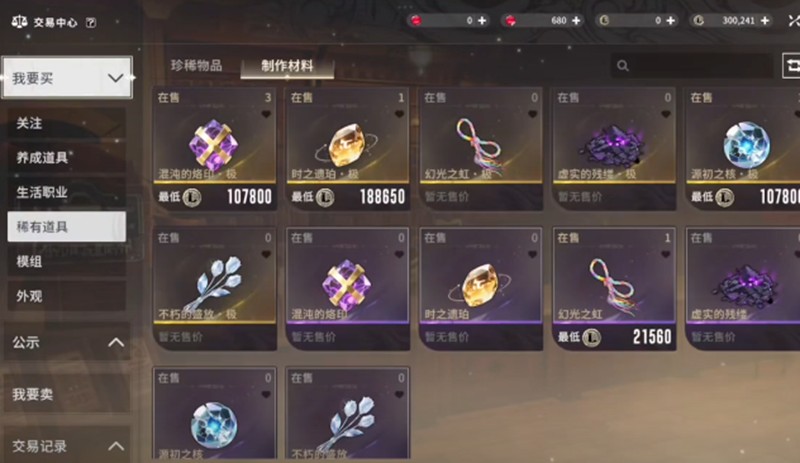Open the 混沌的烙印·极 listing priced 107800
This screenshot has width=800, height=463.
point(215,150)
